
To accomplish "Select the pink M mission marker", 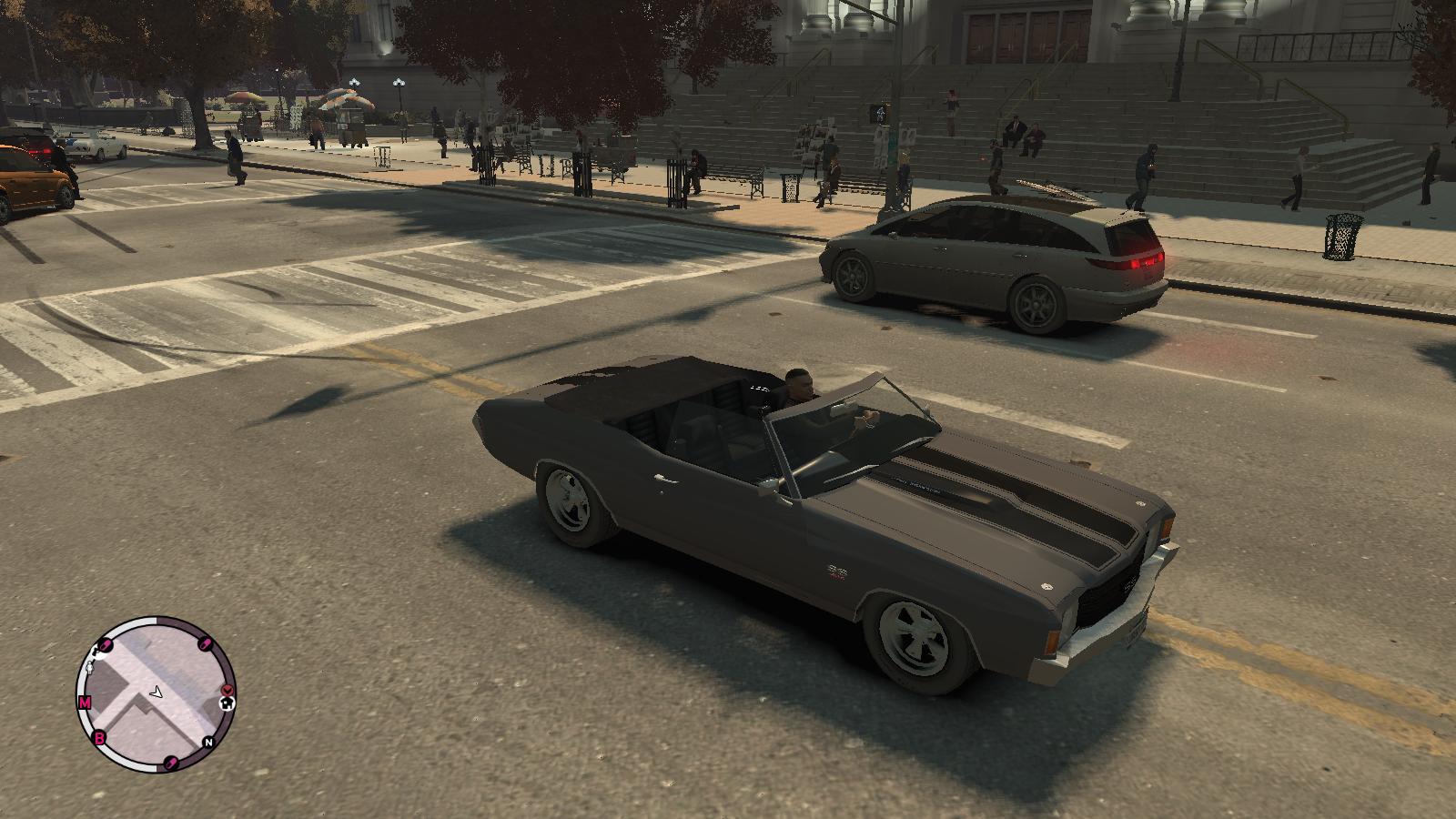I will point(85,703).
